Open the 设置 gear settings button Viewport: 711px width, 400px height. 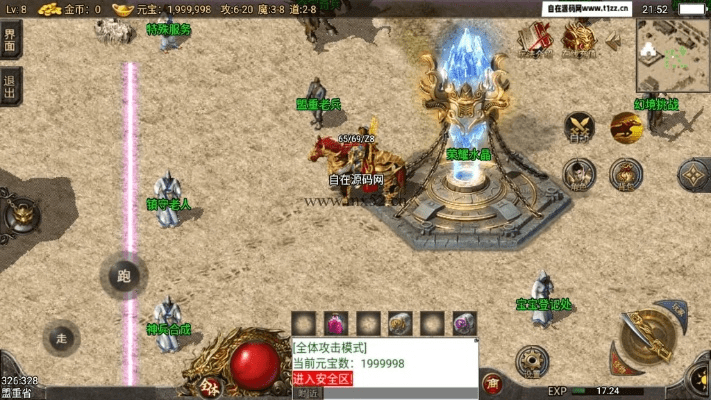pyautogui.click(x=532, y=361)
